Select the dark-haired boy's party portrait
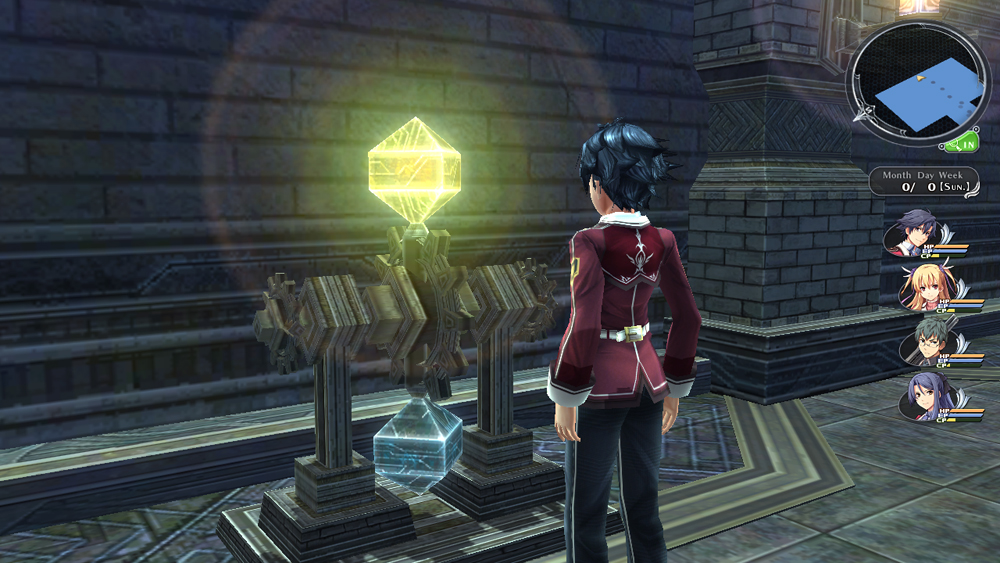The width and height of the screenshot is (1000, 563). point(918,232)
